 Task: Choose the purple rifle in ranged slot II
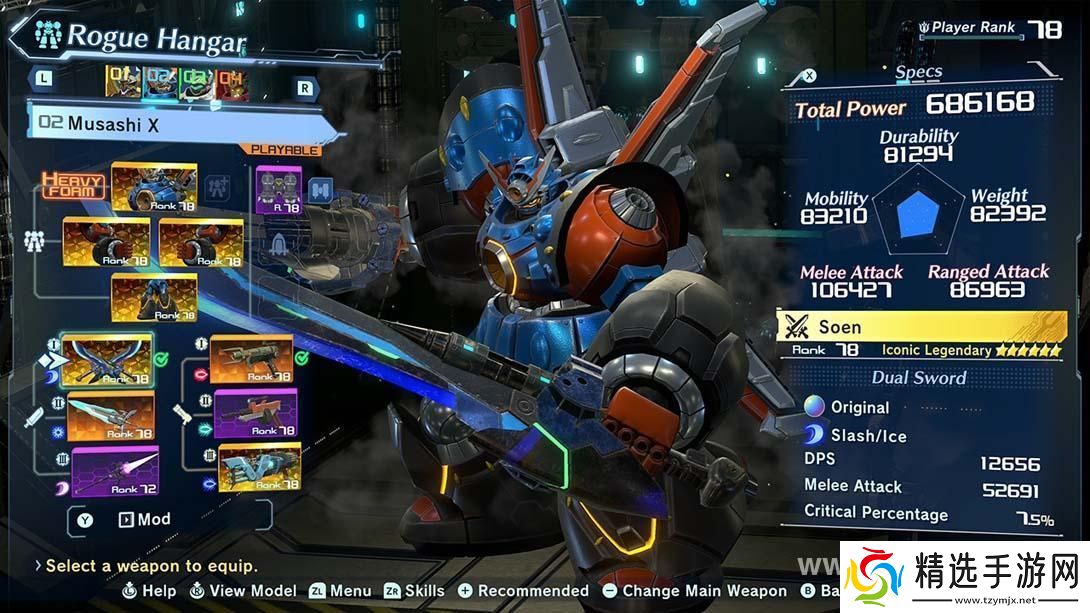click(255, 414)
